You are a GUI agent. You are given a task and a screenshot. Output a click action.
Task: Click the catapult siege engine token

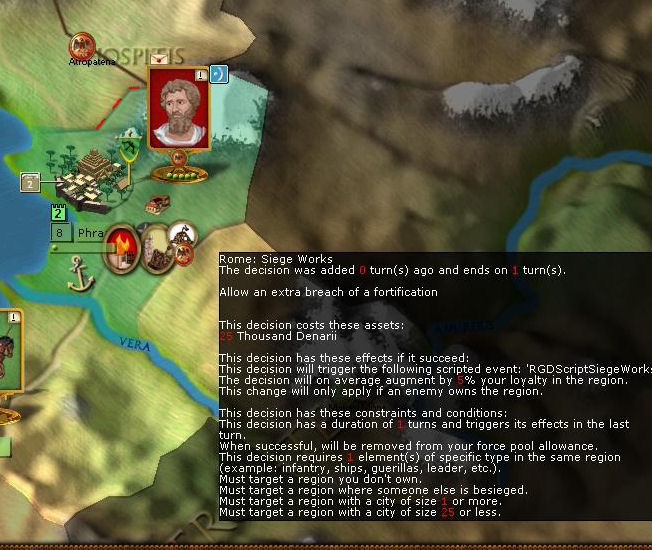[x=183, y=236]
